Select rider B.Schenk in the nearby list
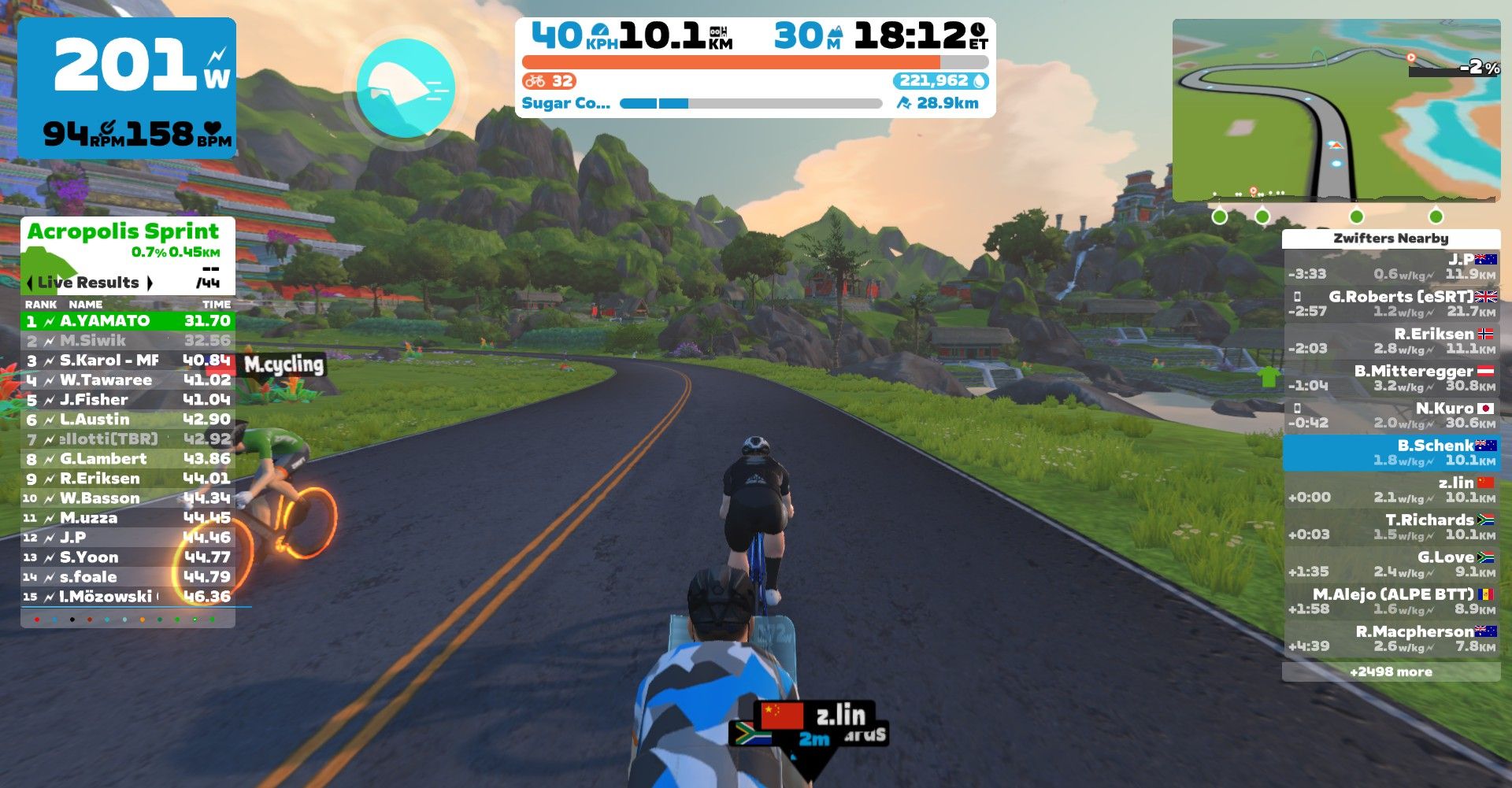The width and height of the screenshot is (1512, 788). 1390,453
